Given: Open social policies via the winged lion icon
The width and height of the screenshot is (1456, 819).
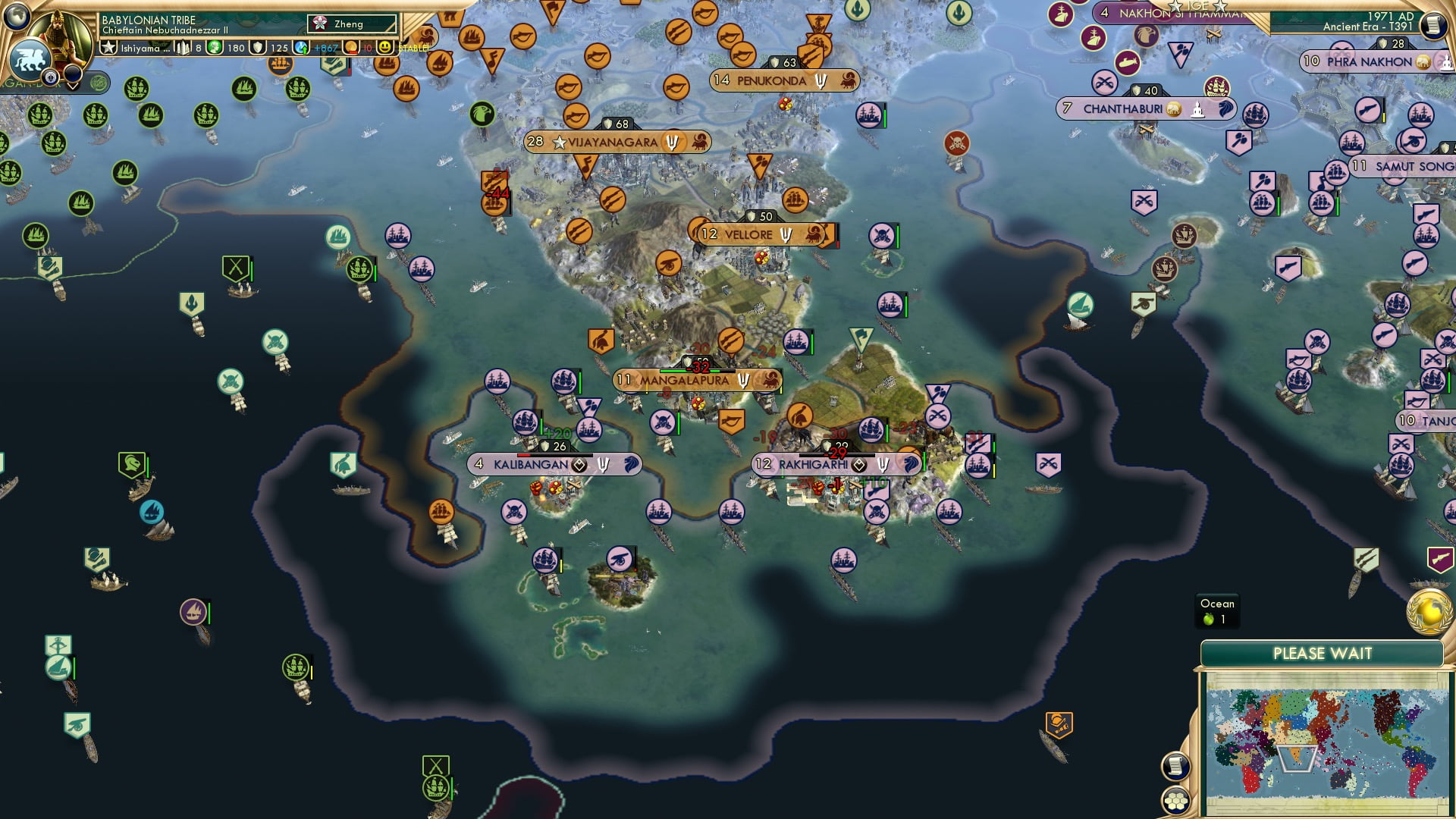Looking at the screenshot, I should coord(30,60).
